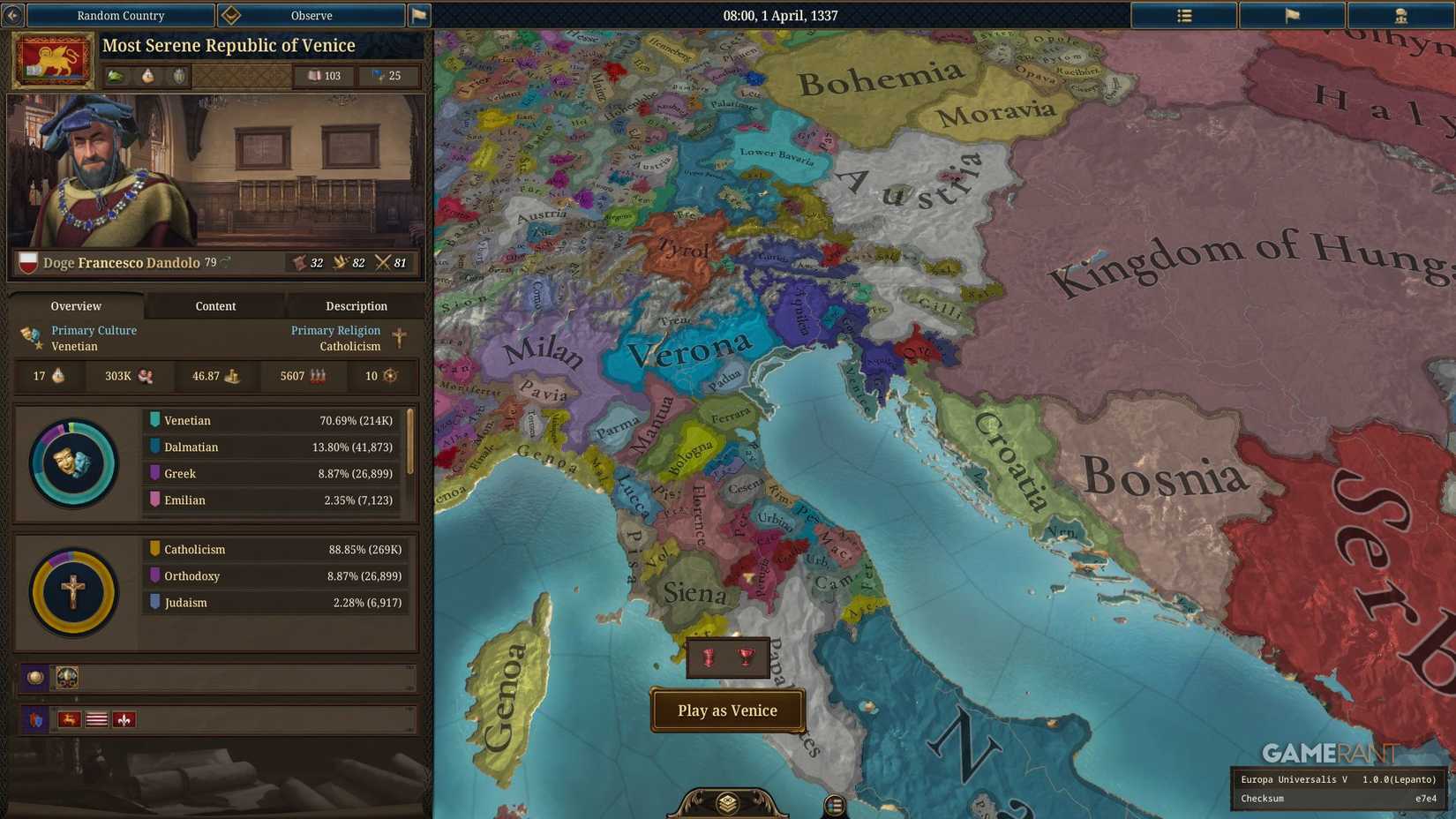Select the culture pie chart wheel
The width and height of the screenshot is (1456, 819).
click(x=73, y=462)
